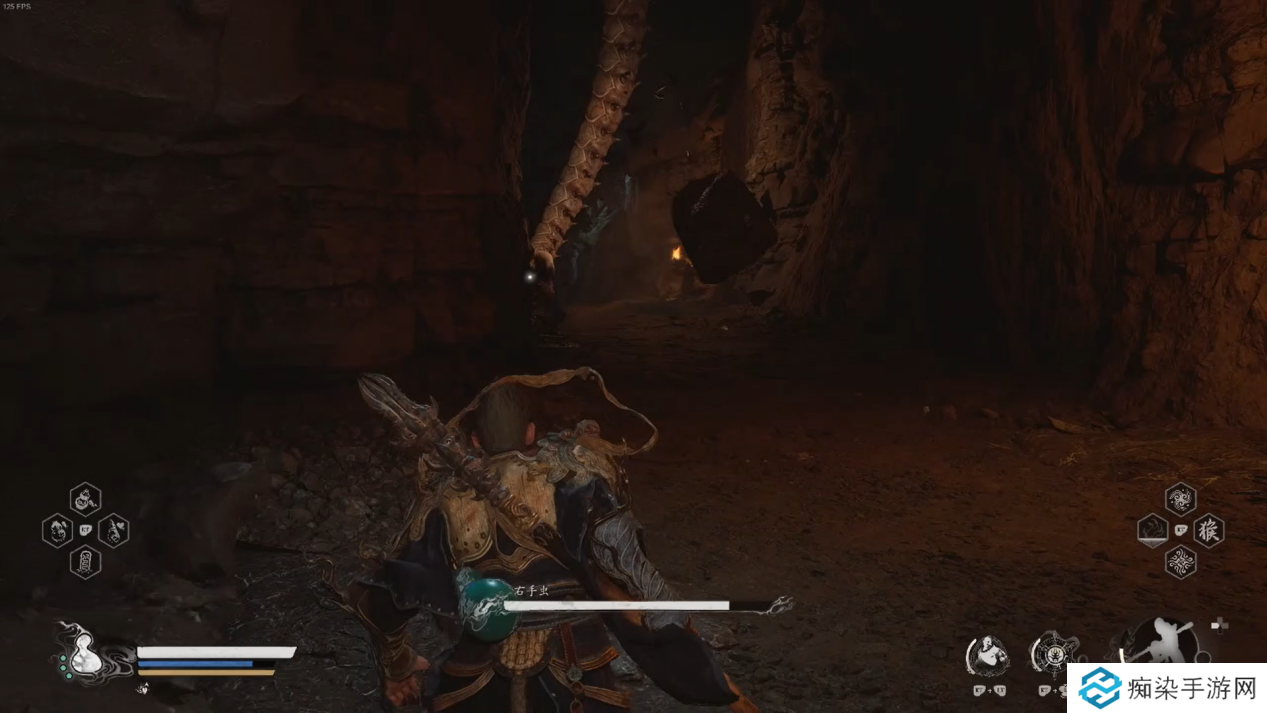Viewport: 1267px width, 713px height.
Task: Select the top hexagon item in the left wheel
Action: [85, 498]
